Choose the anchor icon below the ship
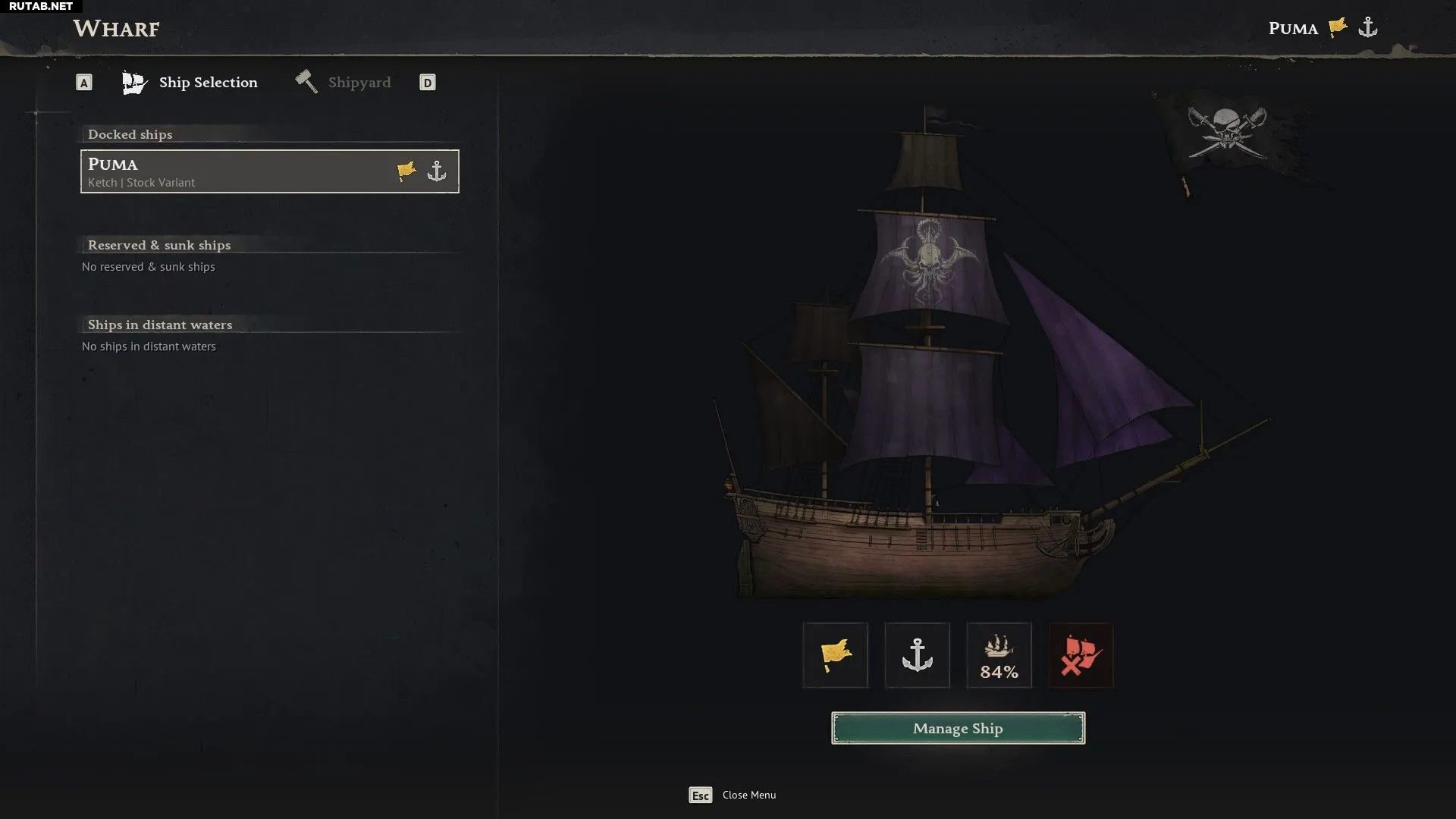Viewport: 1456px width, 819px height. 917,655
